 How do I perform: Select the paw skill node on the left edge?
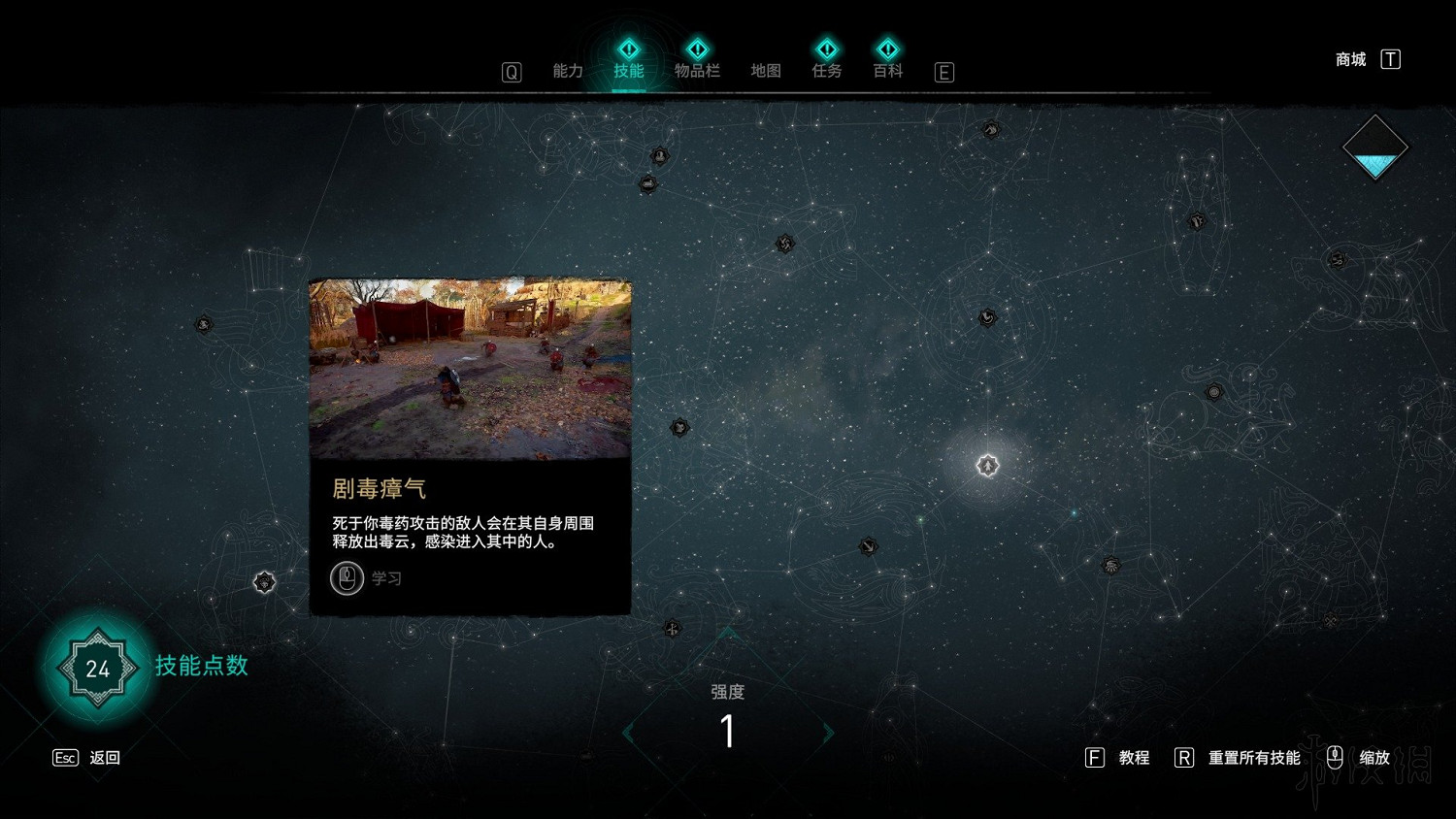point(204,323)
